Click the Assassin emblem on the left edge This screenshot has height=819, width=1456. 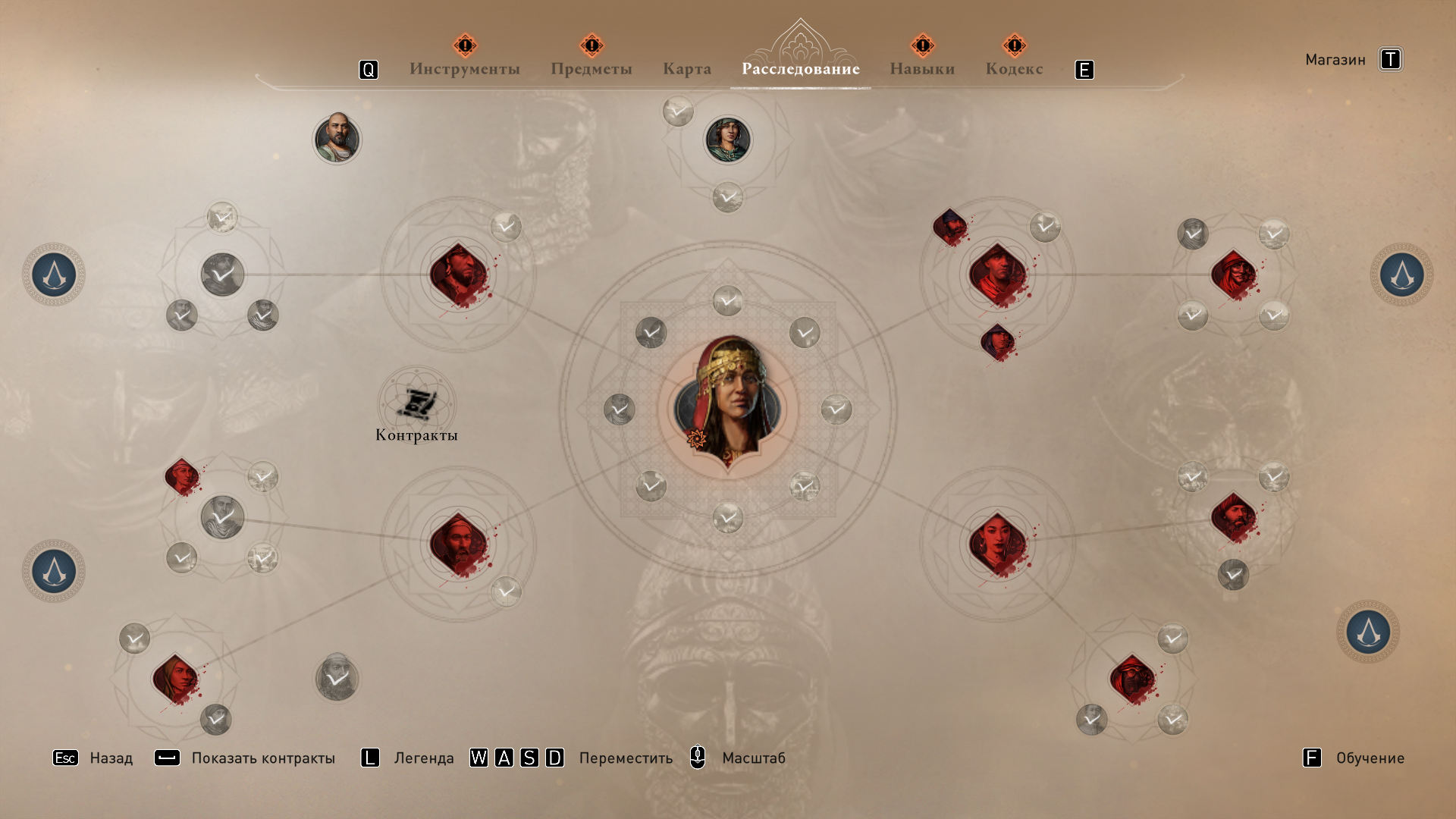[x=53, y=275]
